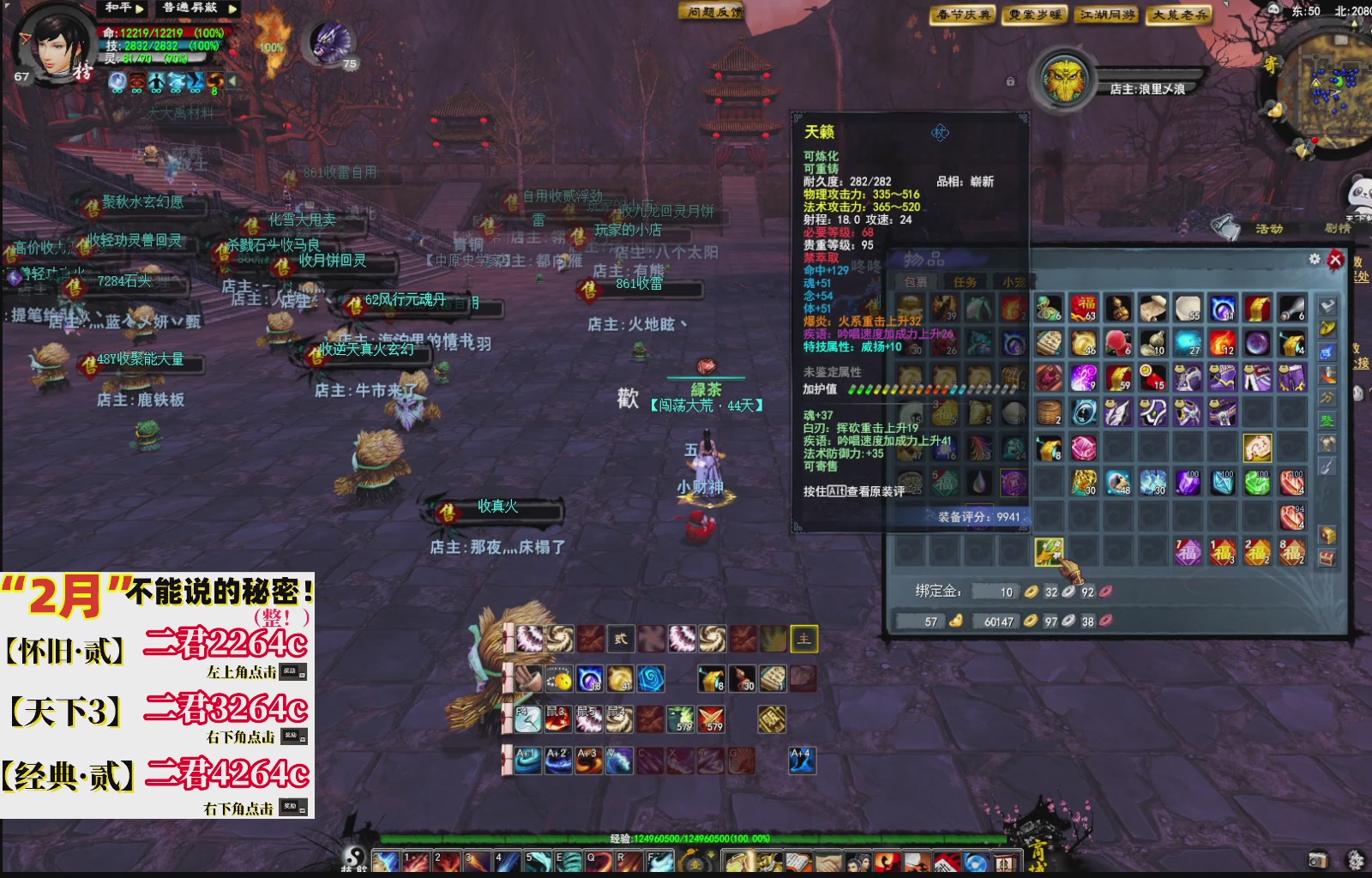The width and height of the screenshot is (1372, 878).
Task: Select the green 整 sort-bag icon
Action: (1328, 420)
